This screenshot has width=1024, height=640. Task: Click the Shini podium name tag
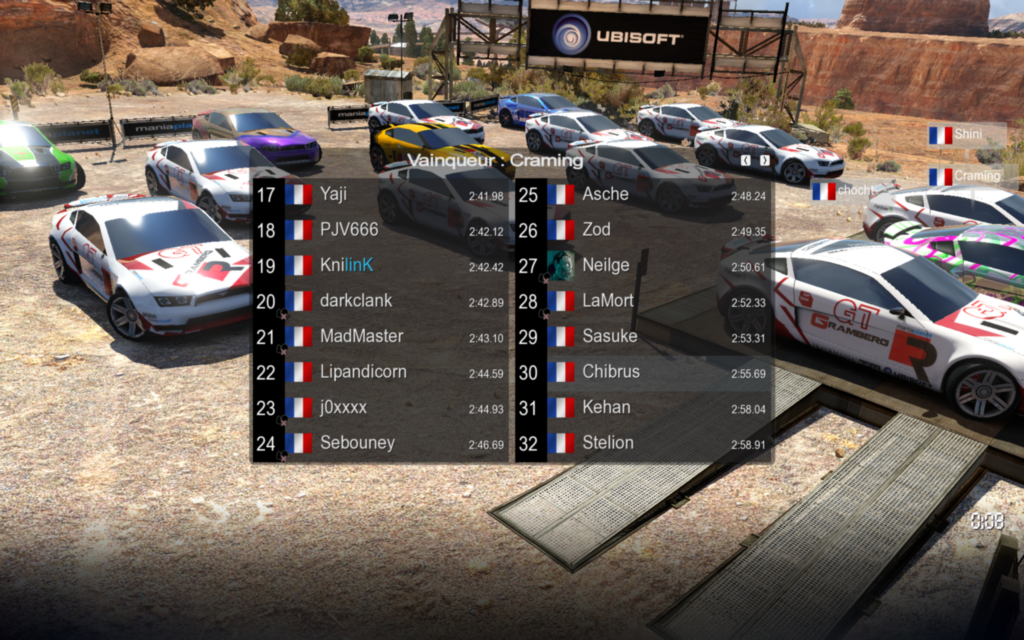coord(966,134)
